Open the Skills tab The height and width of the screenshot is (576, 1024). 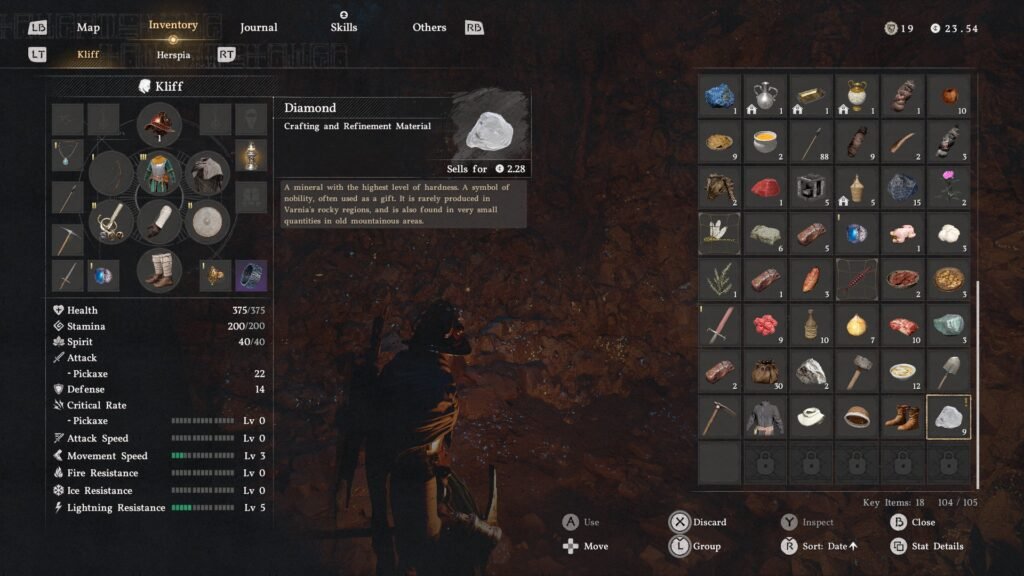click(343, 27)
